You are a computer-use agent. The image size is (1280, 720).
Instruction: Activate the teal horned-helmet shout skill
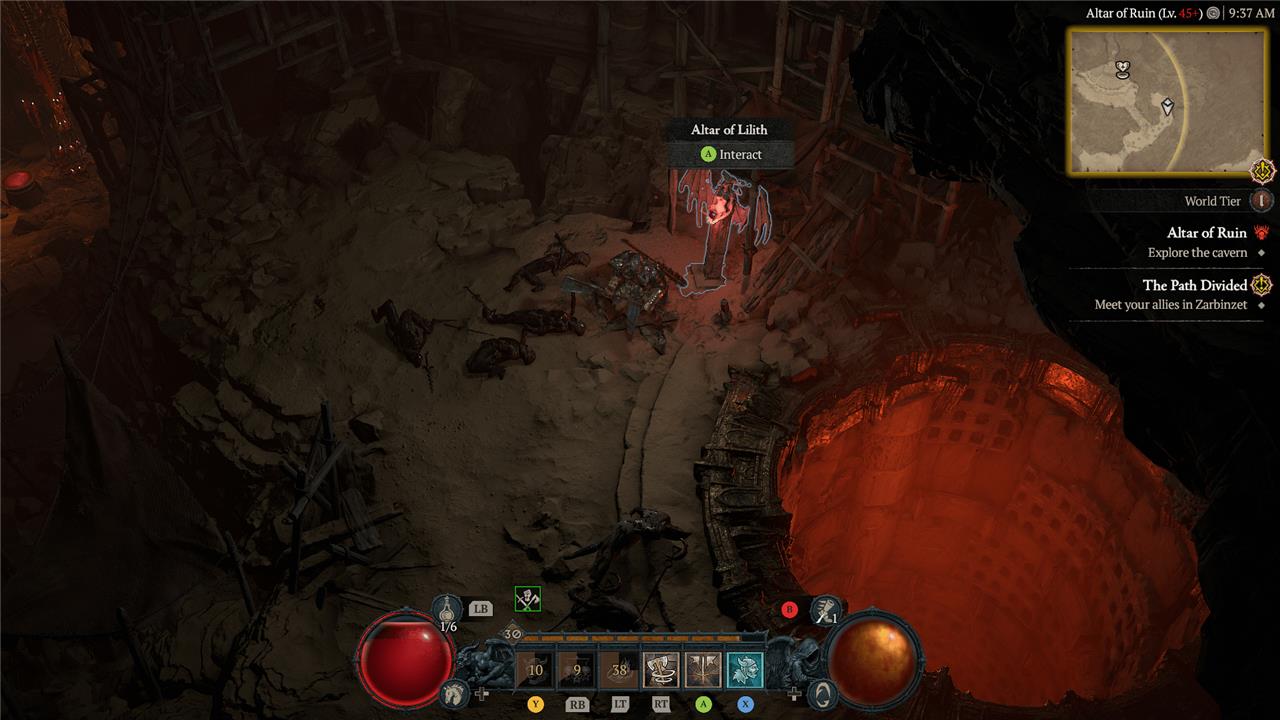745,670
